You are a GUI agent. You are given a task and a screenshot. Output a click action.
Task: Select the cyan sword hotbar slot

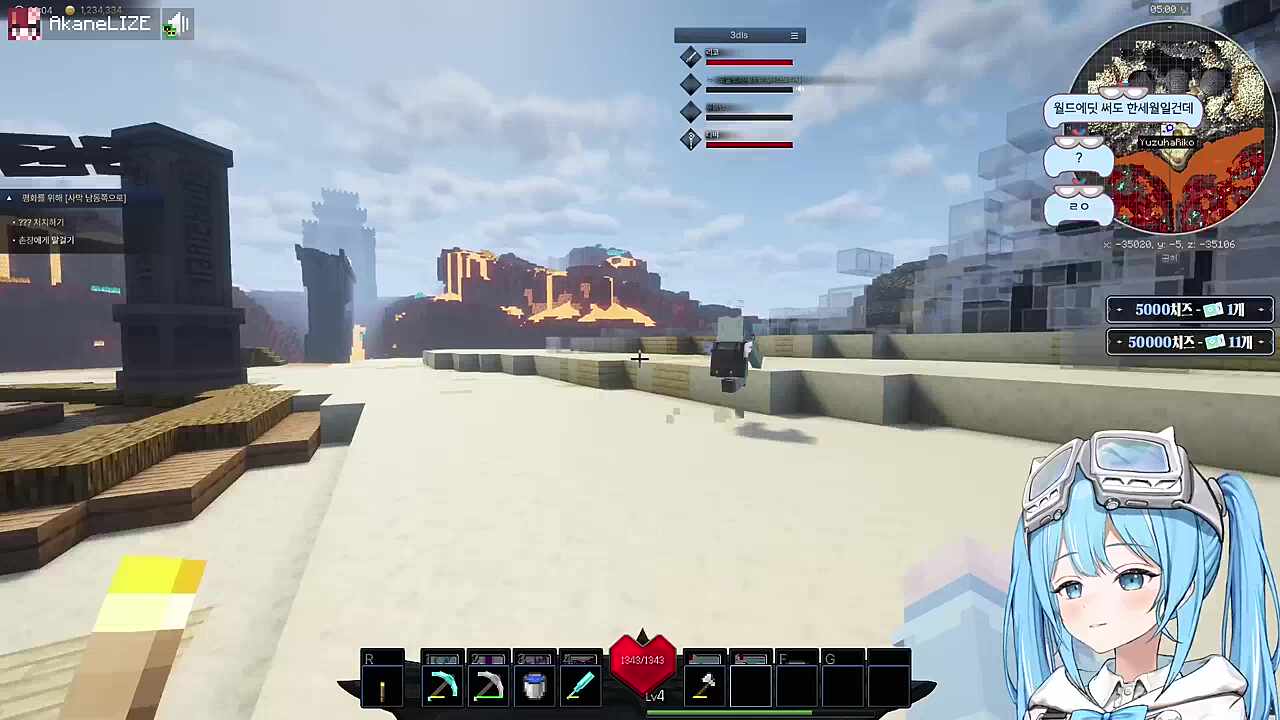click(580, 687)
